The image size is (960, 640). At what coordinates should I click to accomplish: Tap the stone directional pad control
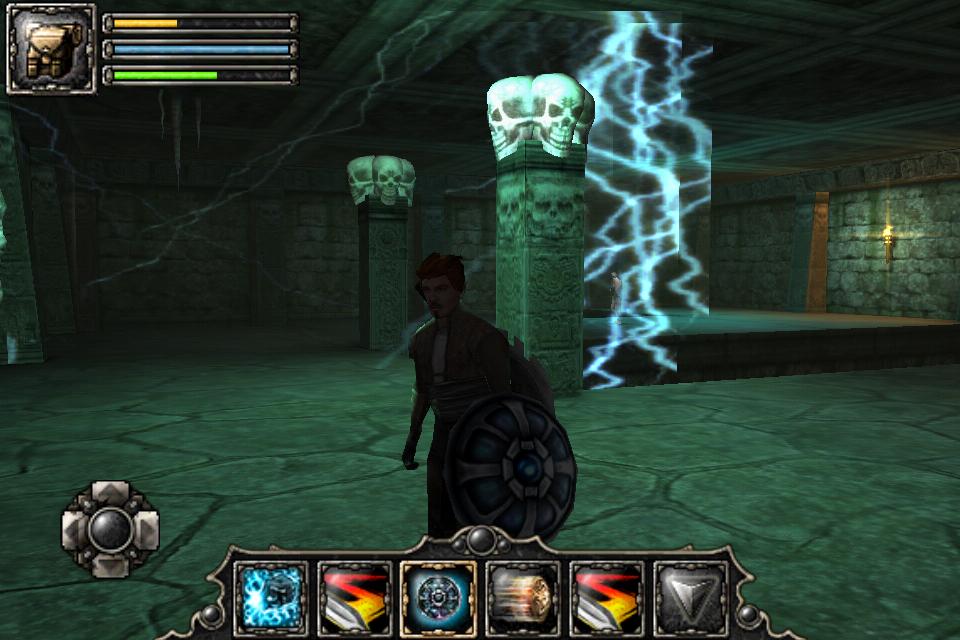(x=110, y=529)
